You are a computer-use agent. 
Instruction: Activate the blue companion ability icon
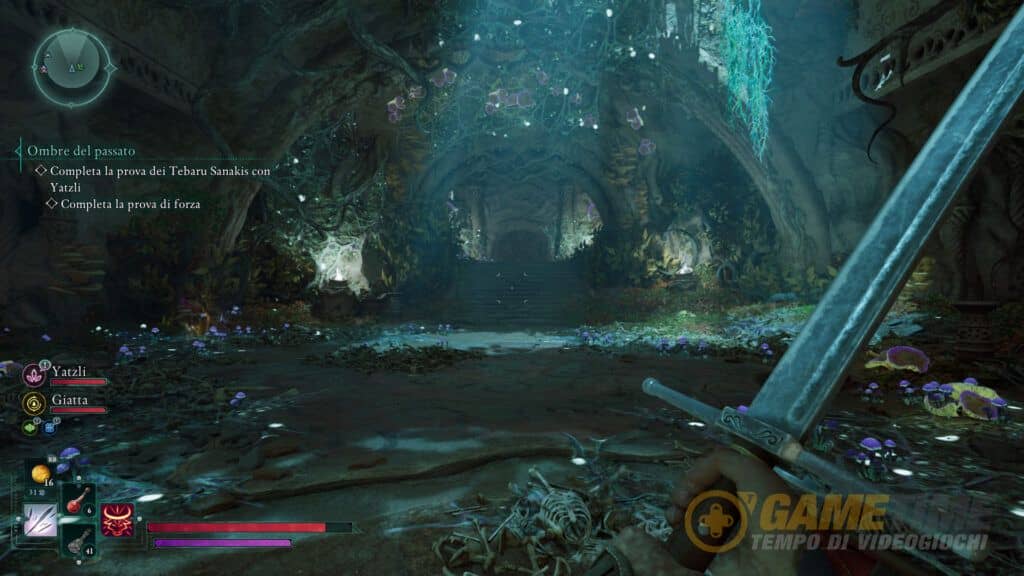tap(49, 427)
